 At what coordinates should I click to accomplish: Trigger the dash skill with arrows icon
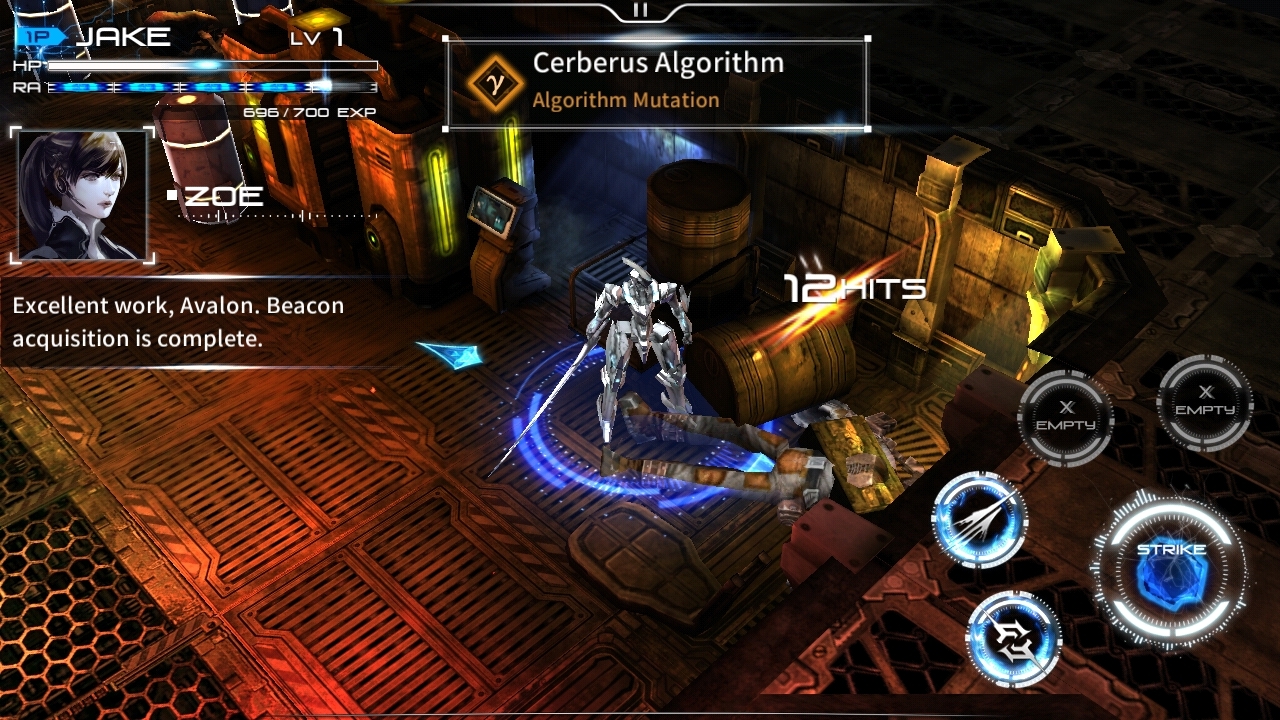(x=1013, y=639)
